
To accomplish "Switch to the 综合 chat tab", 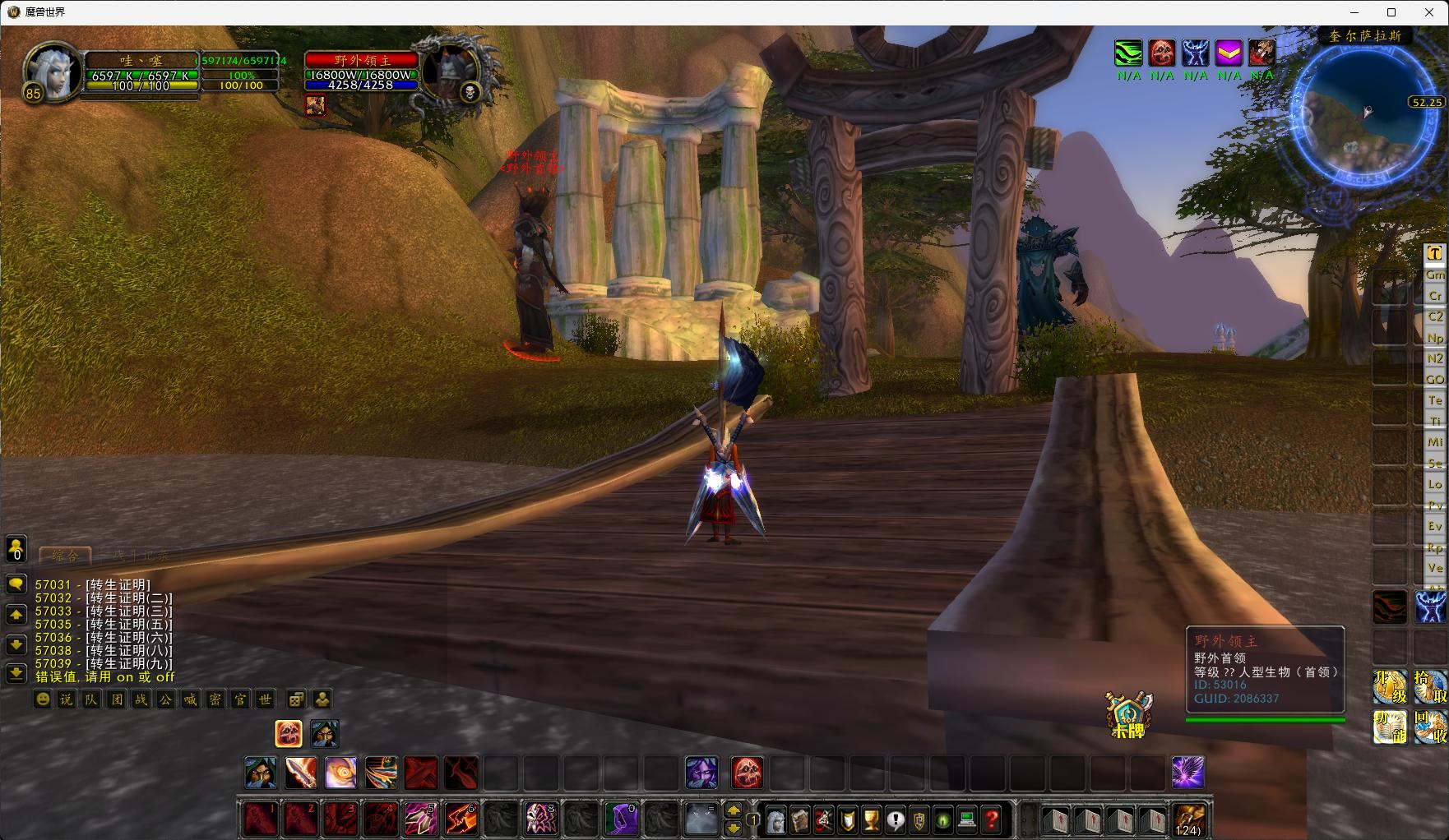I will (65, 556).
